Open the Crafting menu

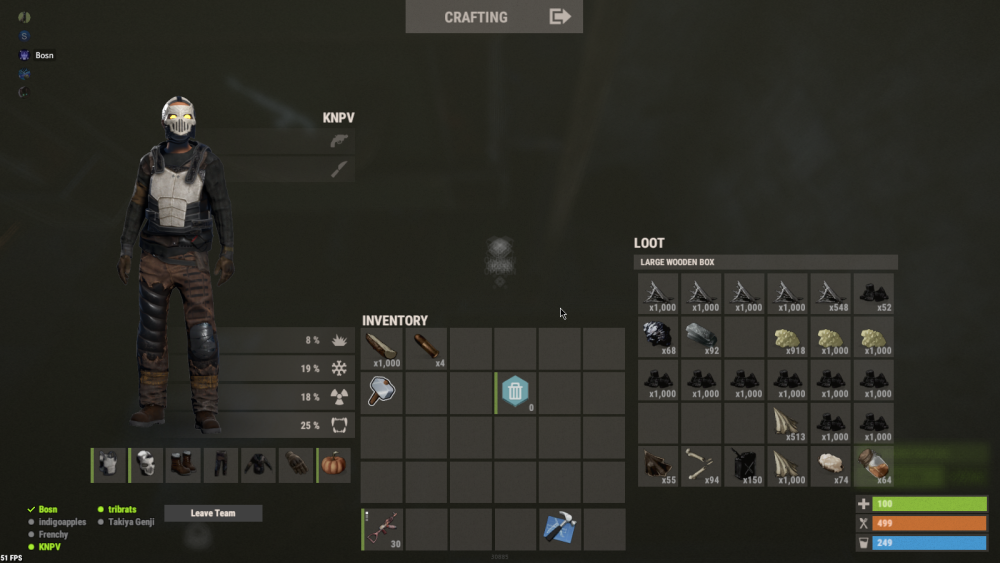(494, 17)
